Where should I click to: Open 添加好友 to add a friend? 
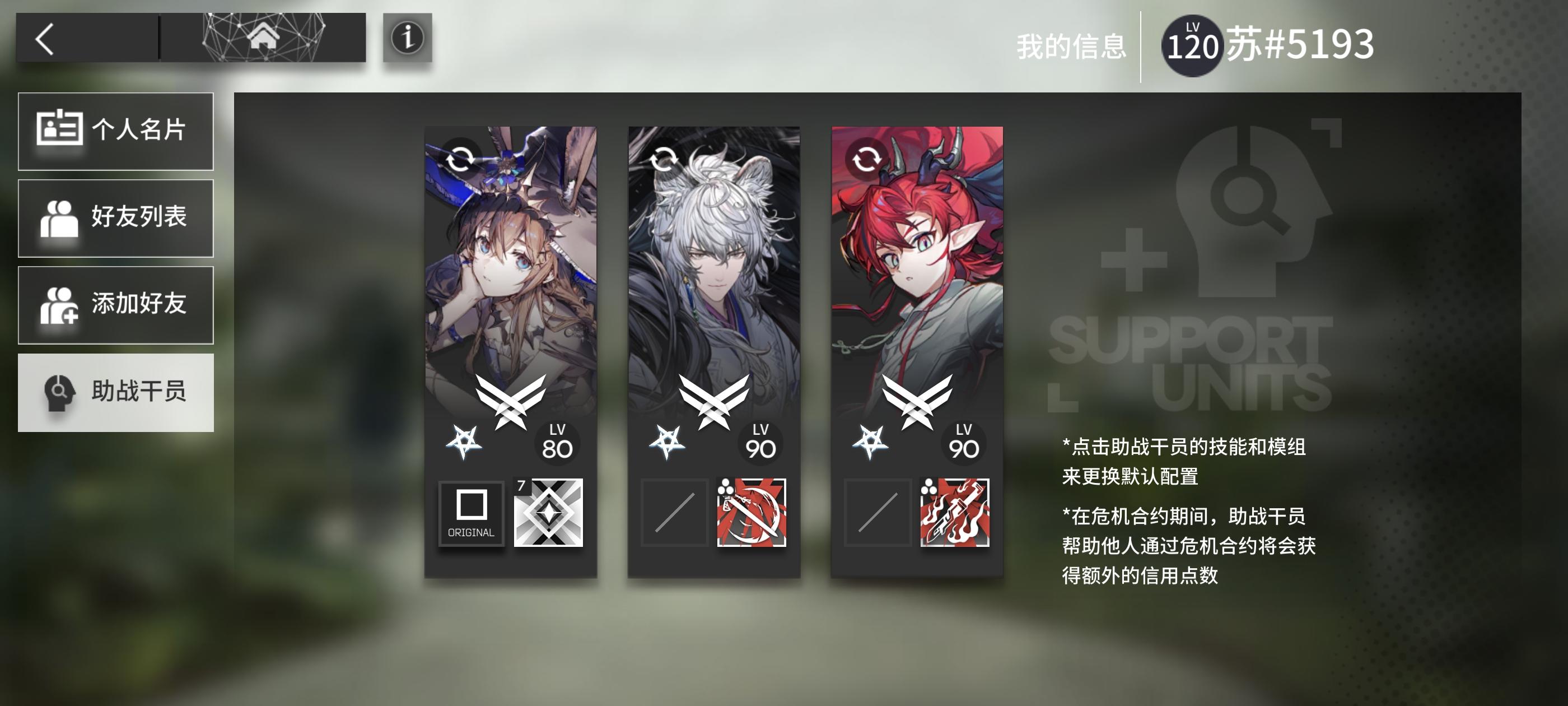coord(116,305)
